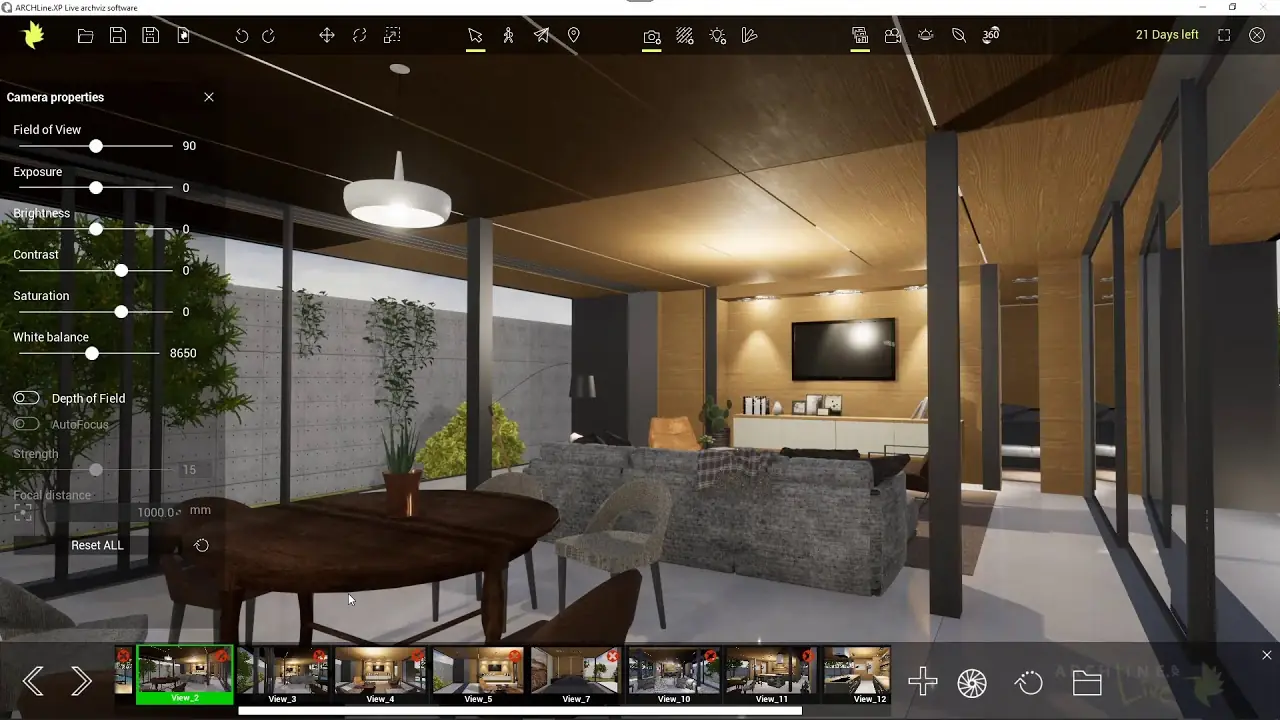Click the Video camera recording icon
This screenshot has height=720, width=1280.
tap(892, 35)
